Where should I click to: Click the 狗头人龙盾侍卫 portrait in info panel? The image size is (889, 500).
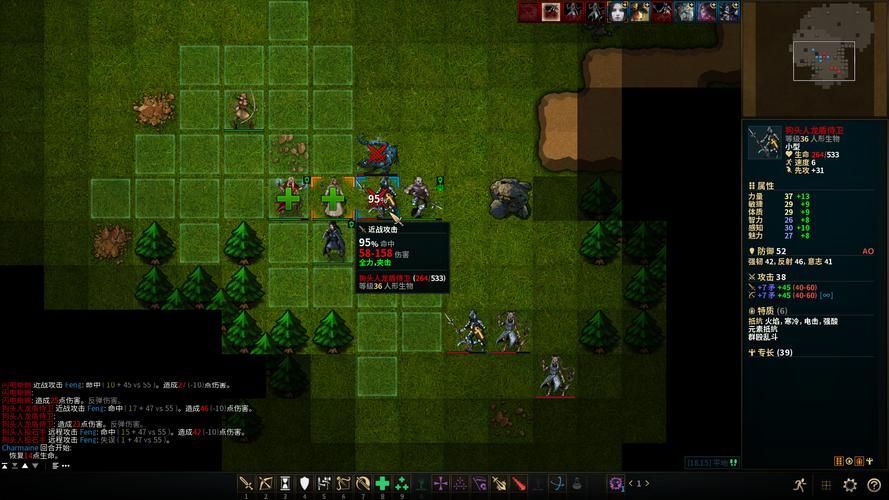click(765, 142)
